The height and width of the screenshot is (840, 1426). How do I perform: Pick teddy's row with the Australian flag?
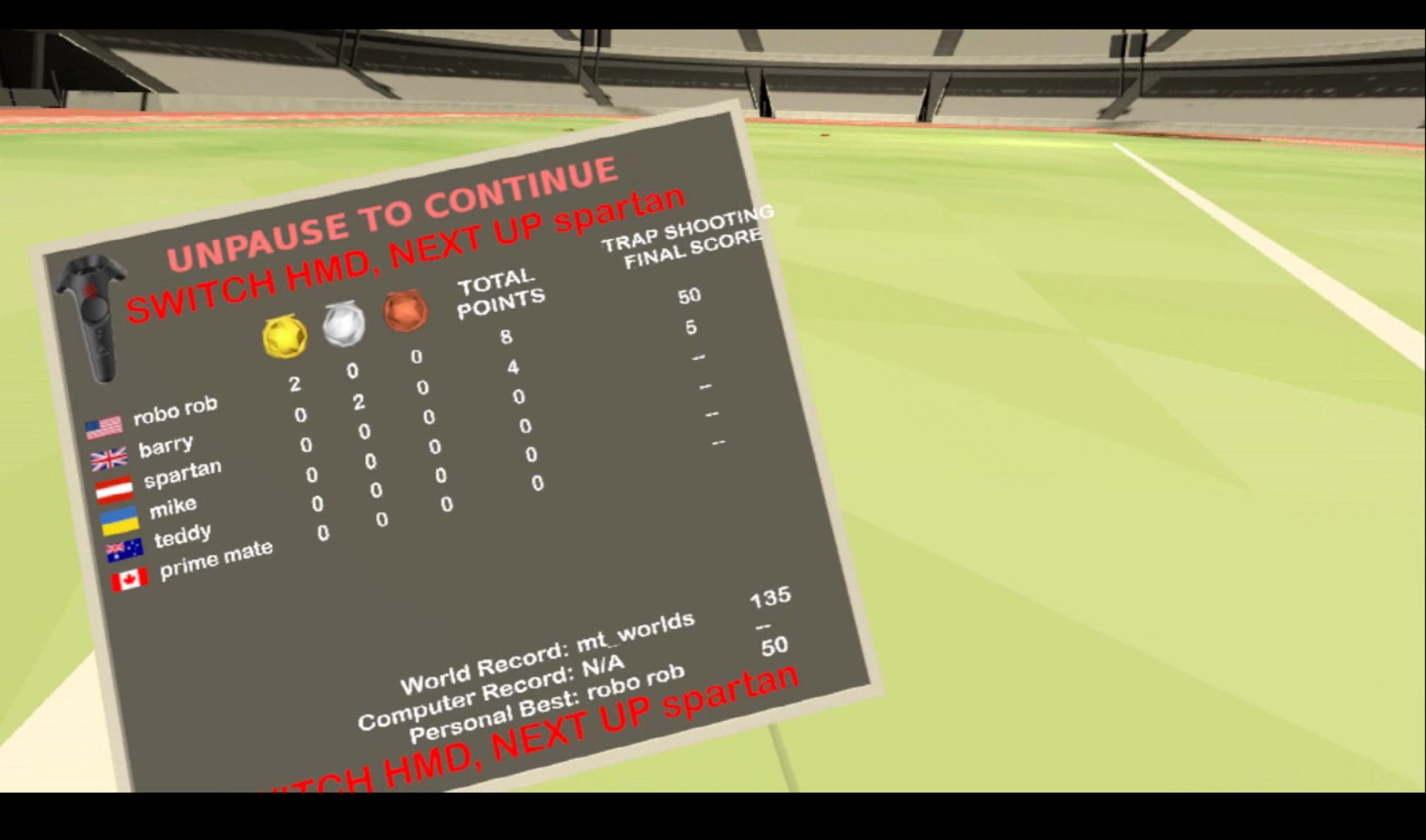tap(182, 537)
